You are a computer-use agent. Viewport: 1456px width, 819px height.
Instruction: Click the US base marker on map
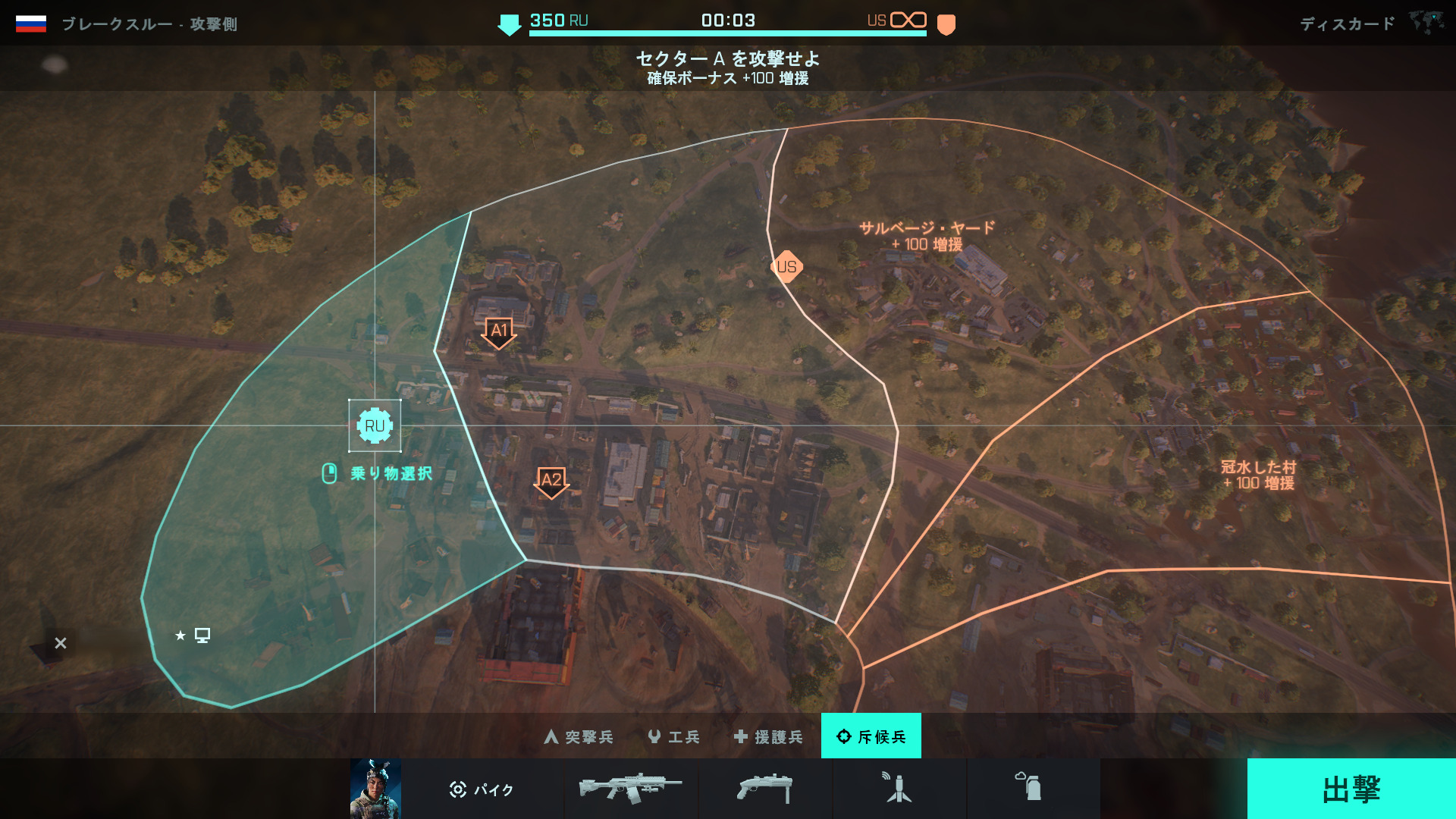(786, 267)
